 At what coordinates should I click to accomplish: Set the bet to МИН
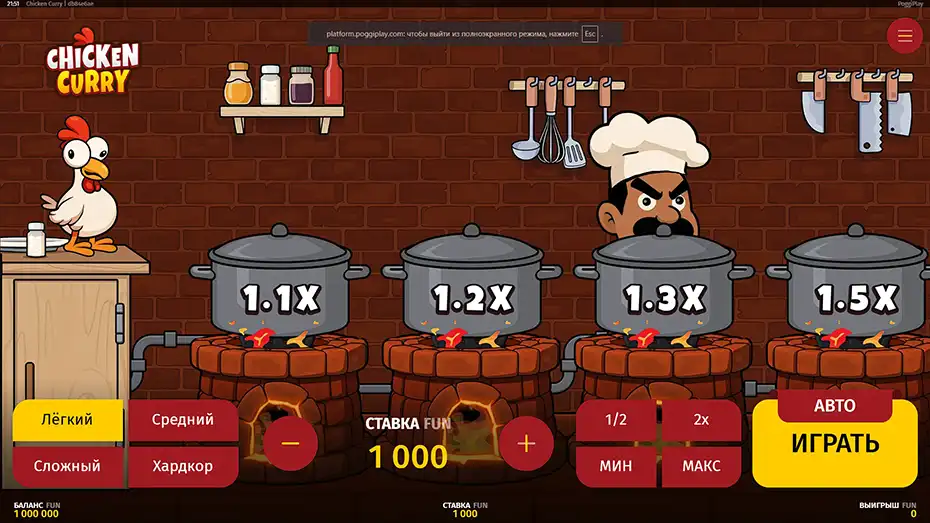coord(616,466)
